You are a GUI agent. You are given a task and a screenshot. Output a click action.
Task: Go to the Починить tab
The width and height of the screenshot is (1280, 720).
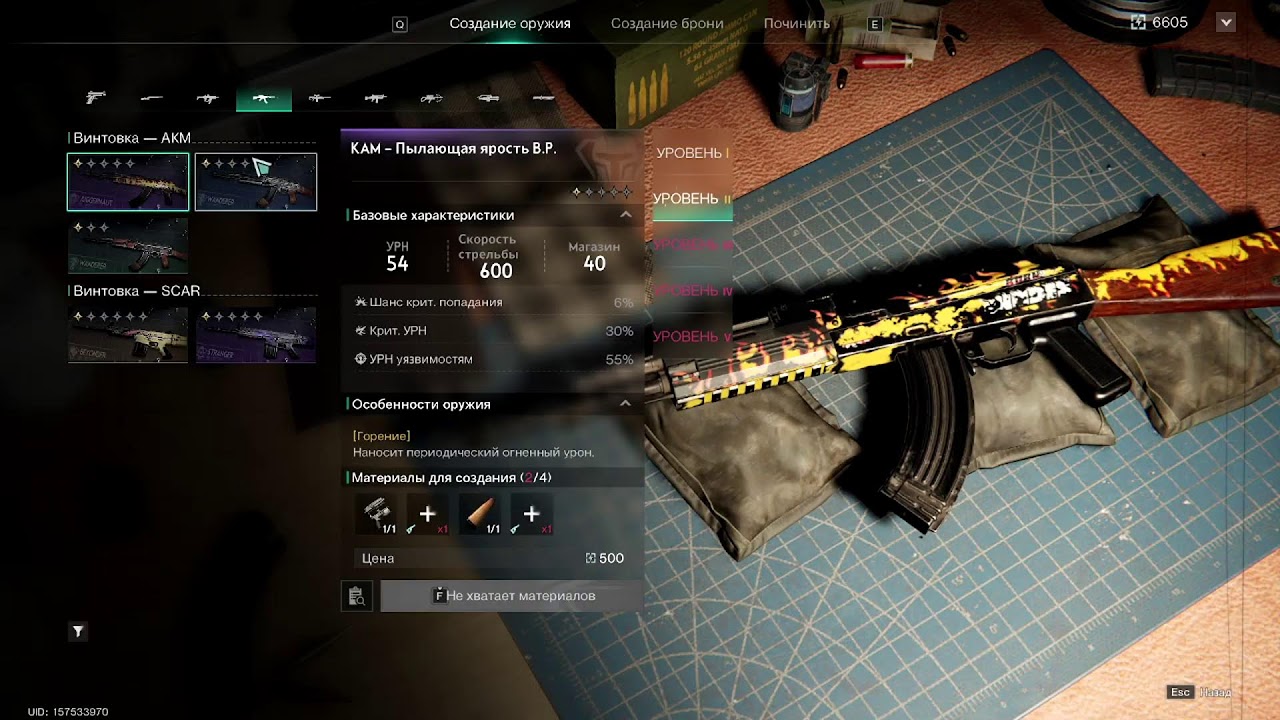(x=797, y=23)
